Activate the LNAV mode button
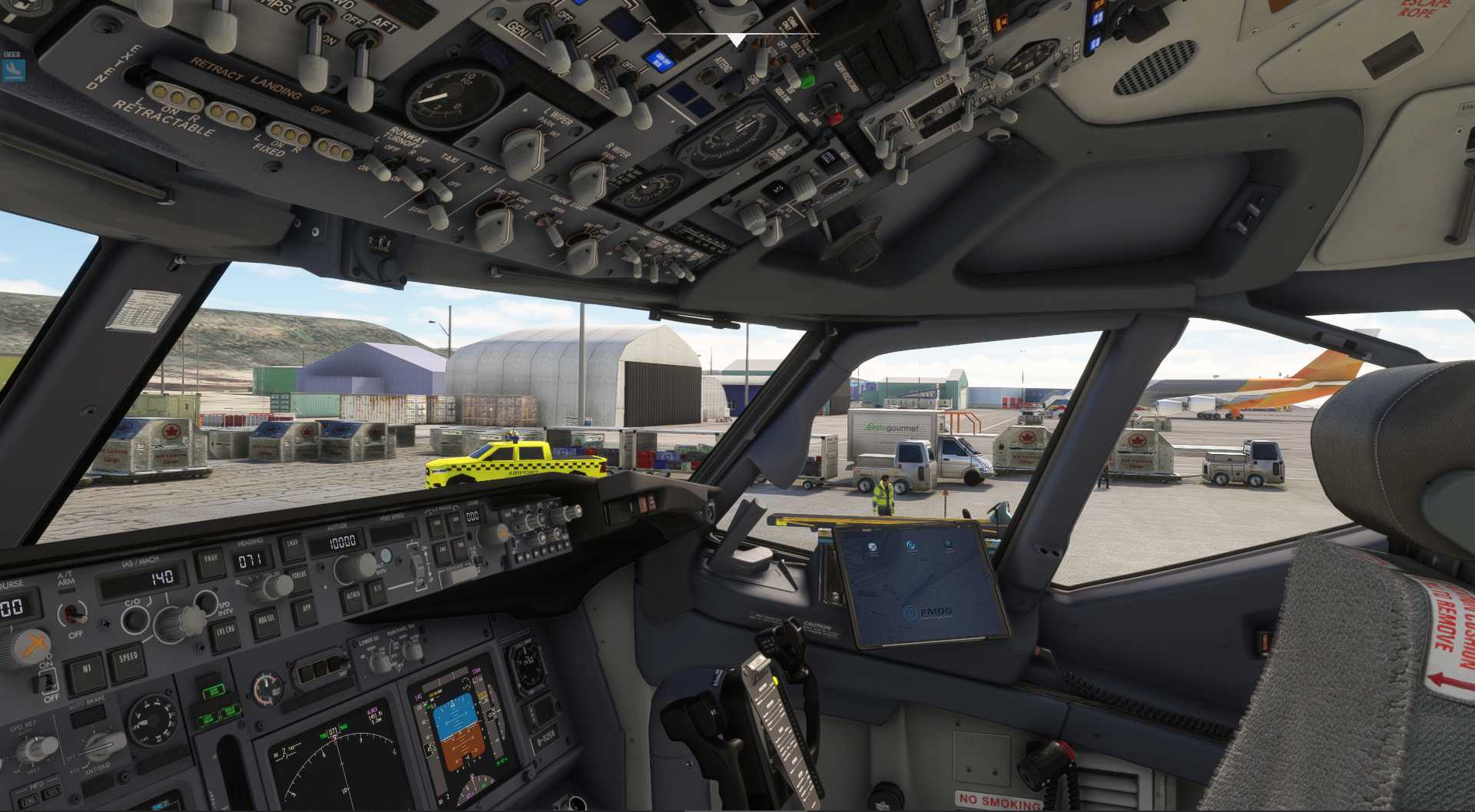The image size is (1475, 812). click(292, 545)
